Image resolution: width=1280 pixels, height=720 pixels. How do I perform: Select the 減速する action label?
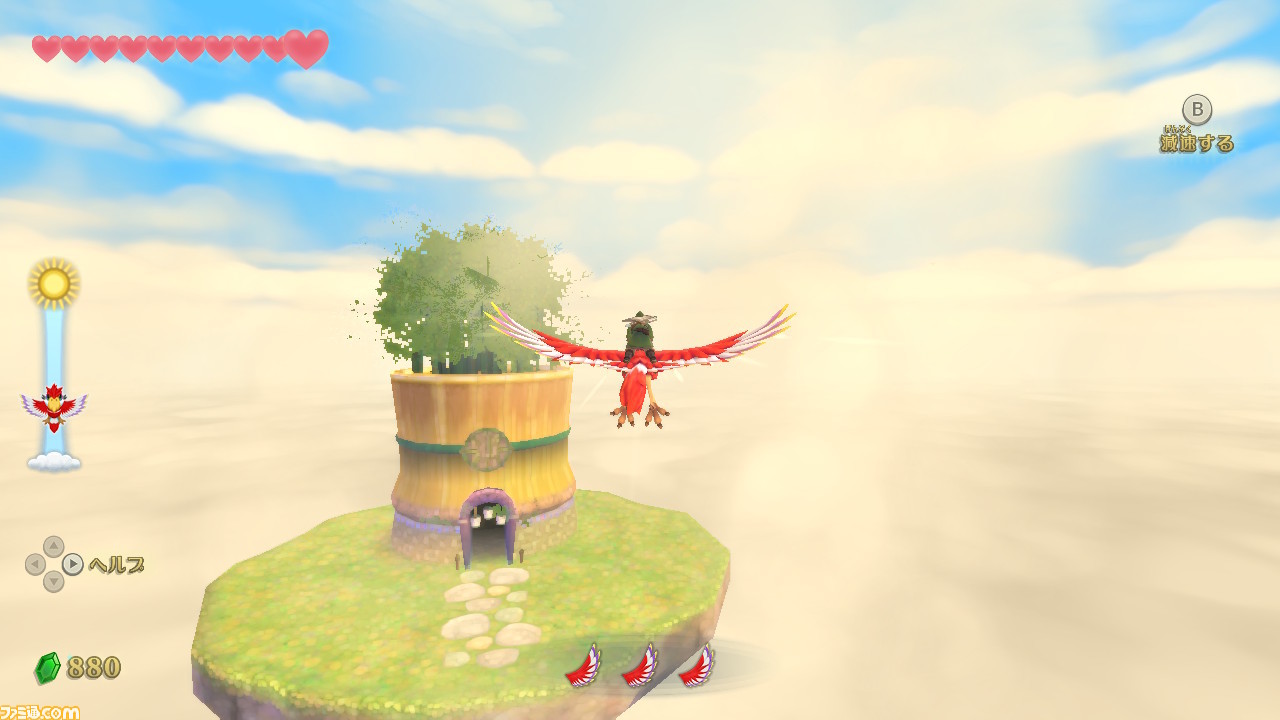pos(1196,143)
